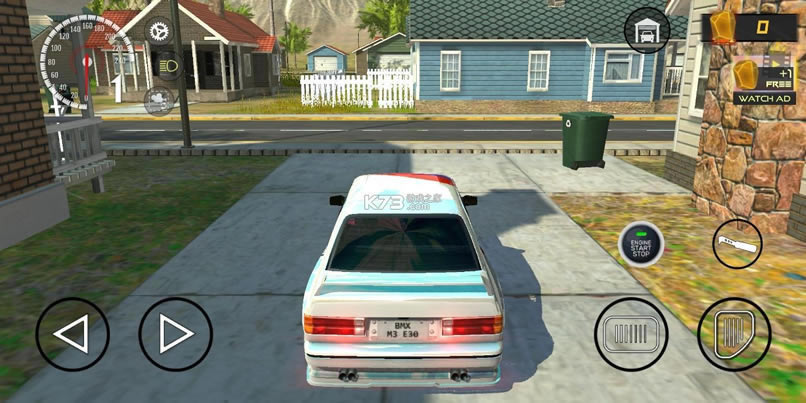The image size is (806, 403).
Task: Open the garage
Action: [646, 32]
